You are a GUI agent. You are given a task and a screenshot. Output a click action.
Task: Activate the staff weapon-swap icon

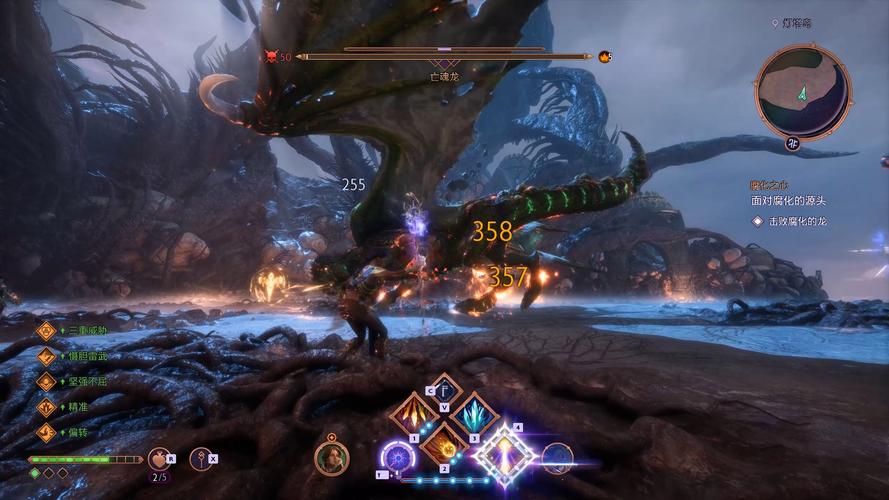click(x=200, y=458)
